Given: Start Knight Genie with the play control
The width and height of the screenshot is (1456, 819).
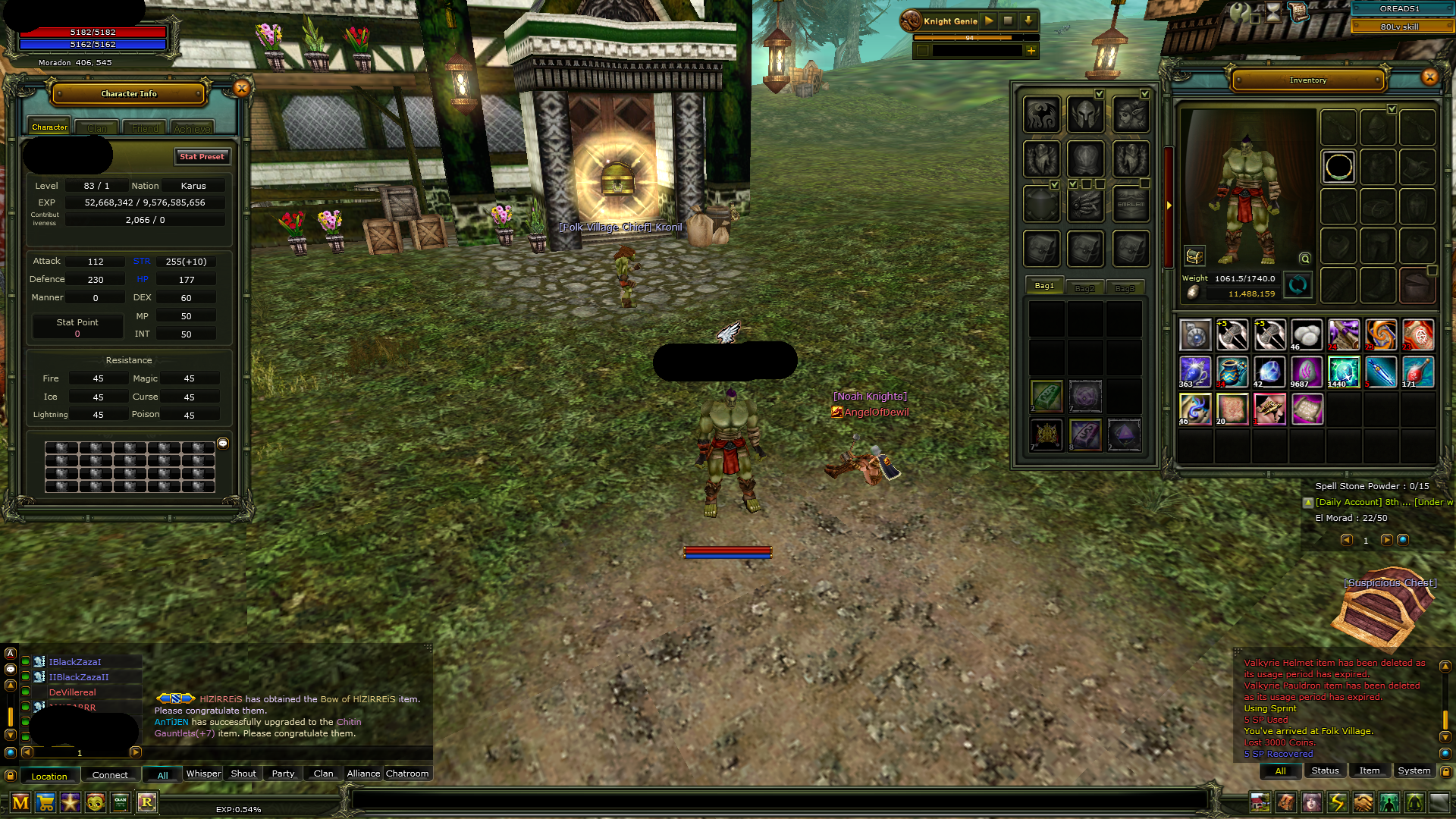Looking at the screenshot, I should [x=988, y=20].
